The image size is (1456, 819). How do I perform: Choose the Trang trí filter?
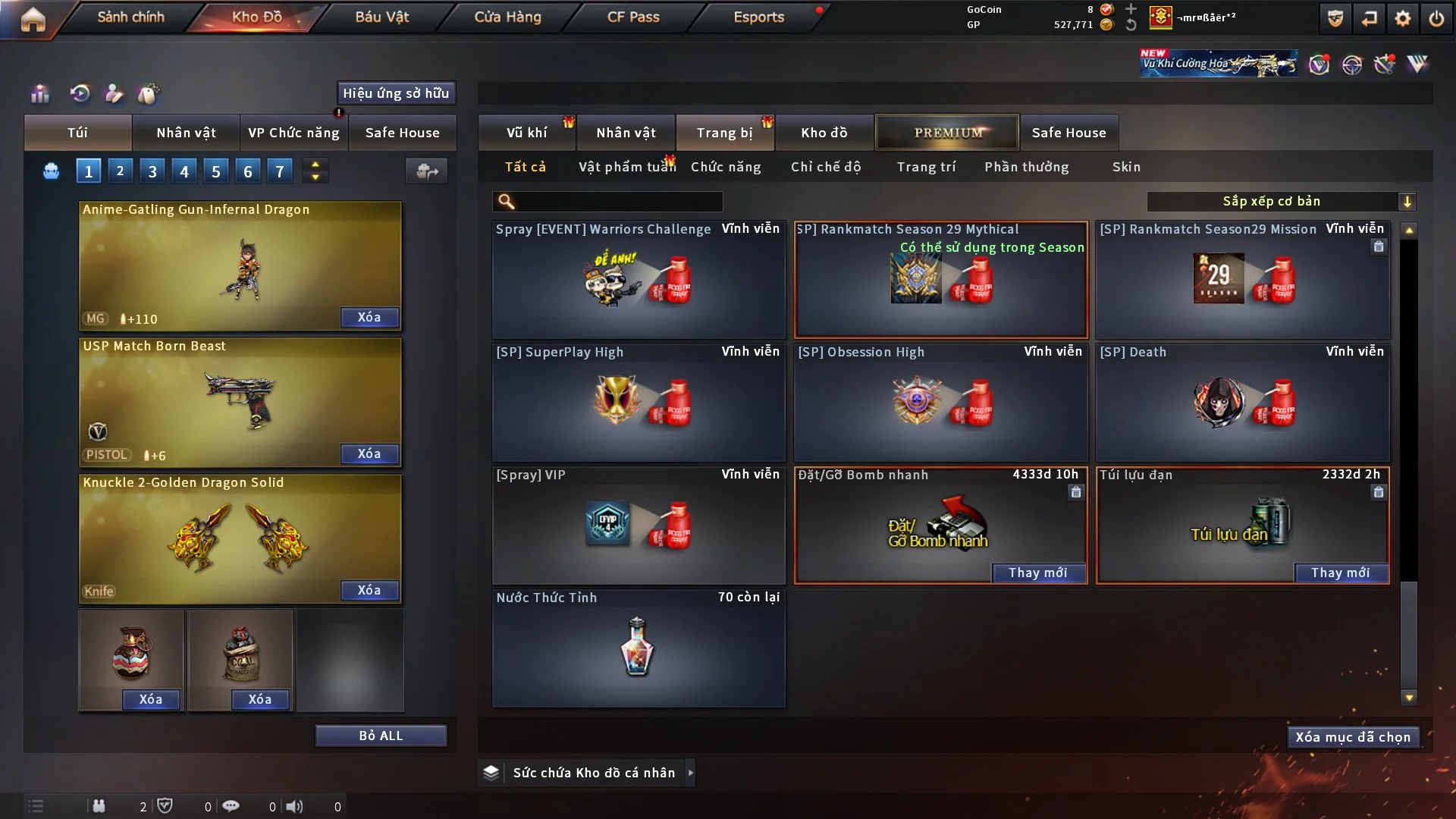926,167
